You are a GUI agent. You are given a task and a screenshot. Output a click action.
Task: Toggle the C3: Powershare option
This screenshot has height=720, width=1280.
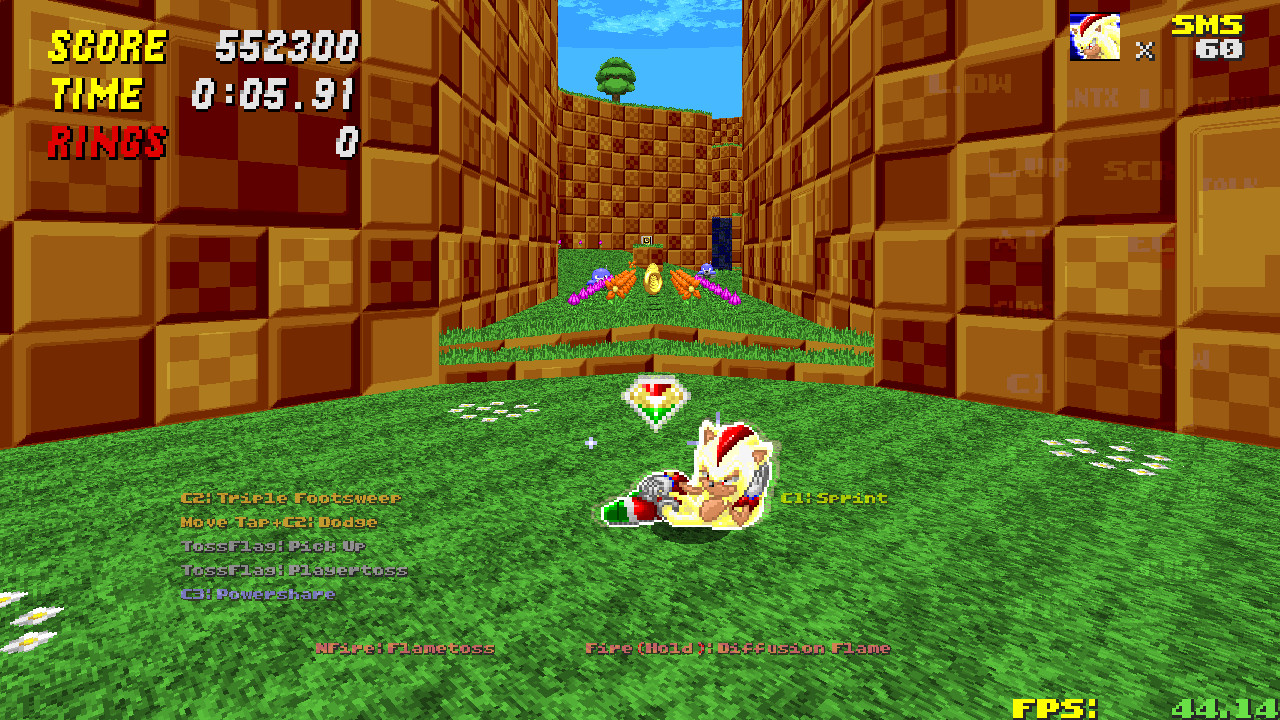click(257, 593)
